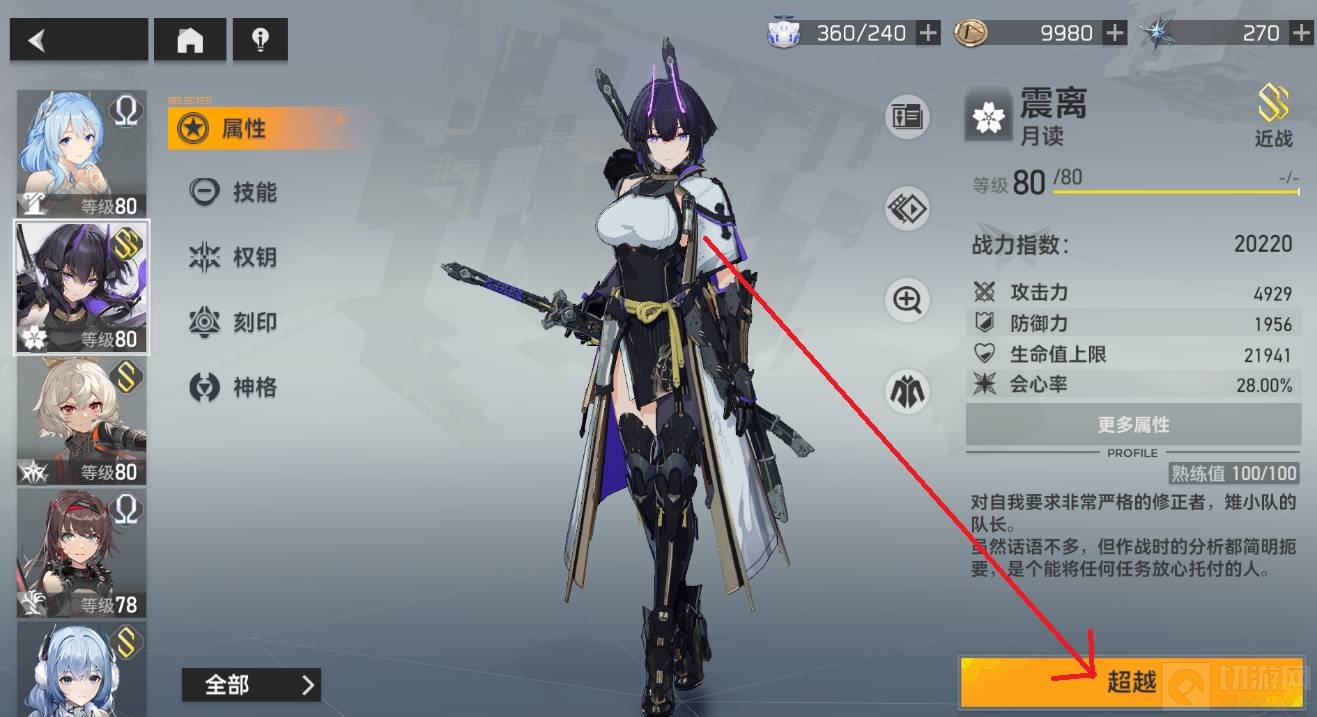Open the lightbulb hint button
The width and height of the screenshot is (1317, 717).
pos(260,40)
